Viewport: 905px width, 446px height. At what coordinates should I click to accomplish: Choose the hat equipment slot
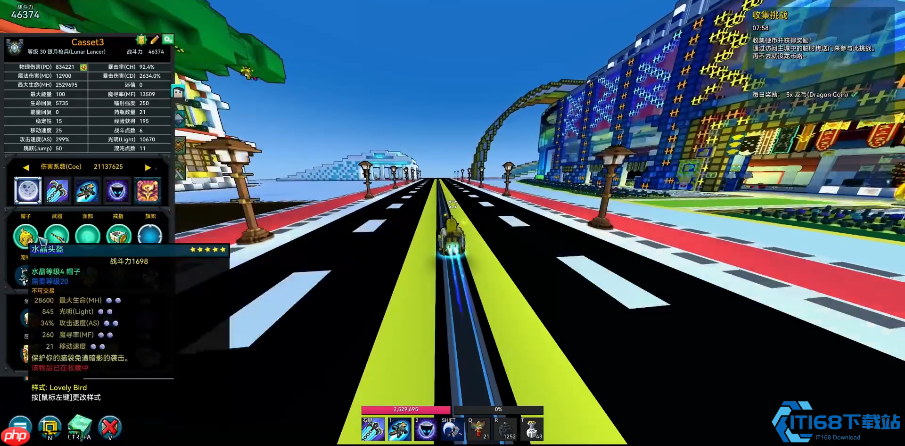[x=25, y=235]
